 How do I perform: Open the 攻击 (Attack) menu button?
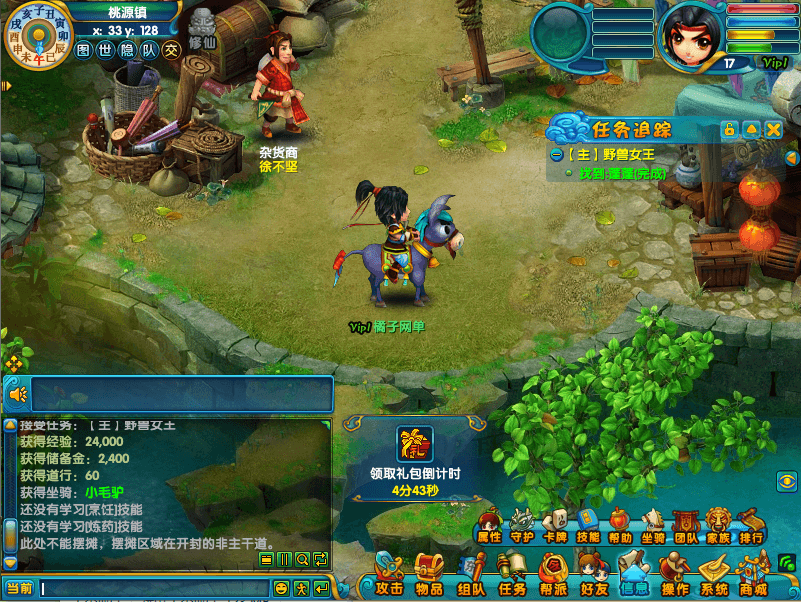coord(388,575)
